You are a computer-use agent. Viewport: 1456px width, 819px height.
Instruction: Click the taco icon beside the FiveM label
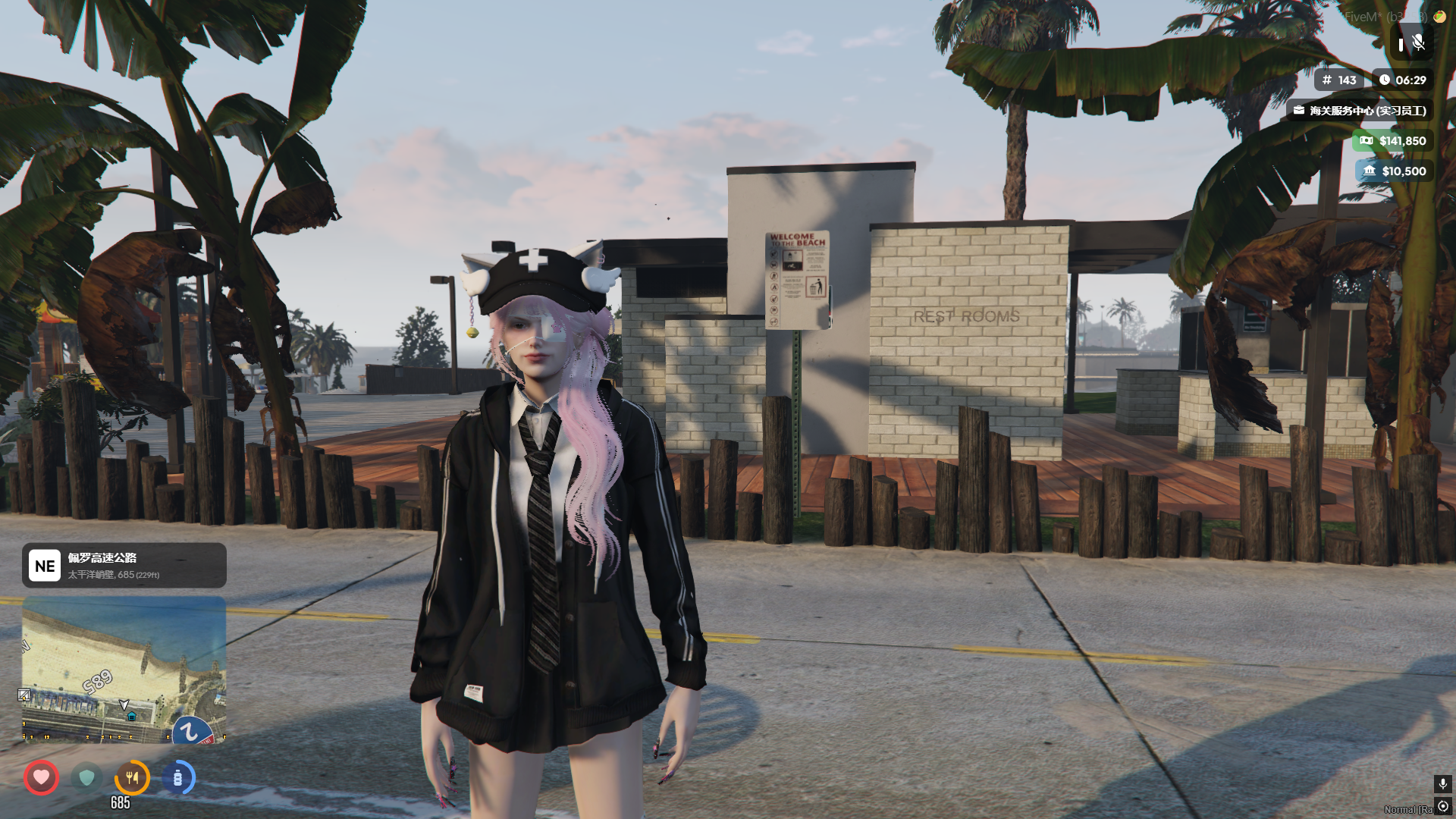pyautogui.click(x=1439, y=17)
